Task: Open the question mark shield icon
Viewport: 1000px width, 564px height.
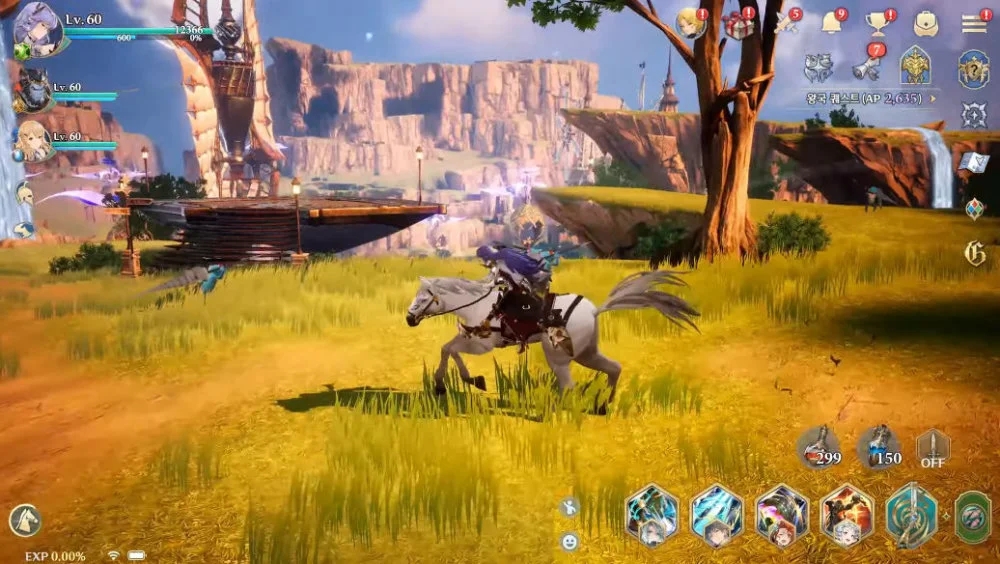Action: pyautogui.click(x=973, y=69)
